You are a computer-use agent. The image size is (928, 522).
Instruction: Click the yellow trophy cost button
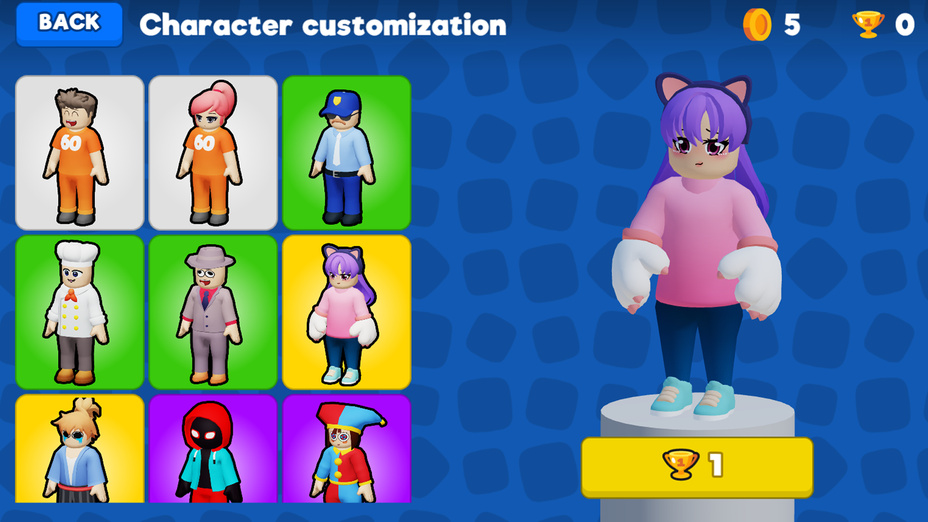click(696, 466)
